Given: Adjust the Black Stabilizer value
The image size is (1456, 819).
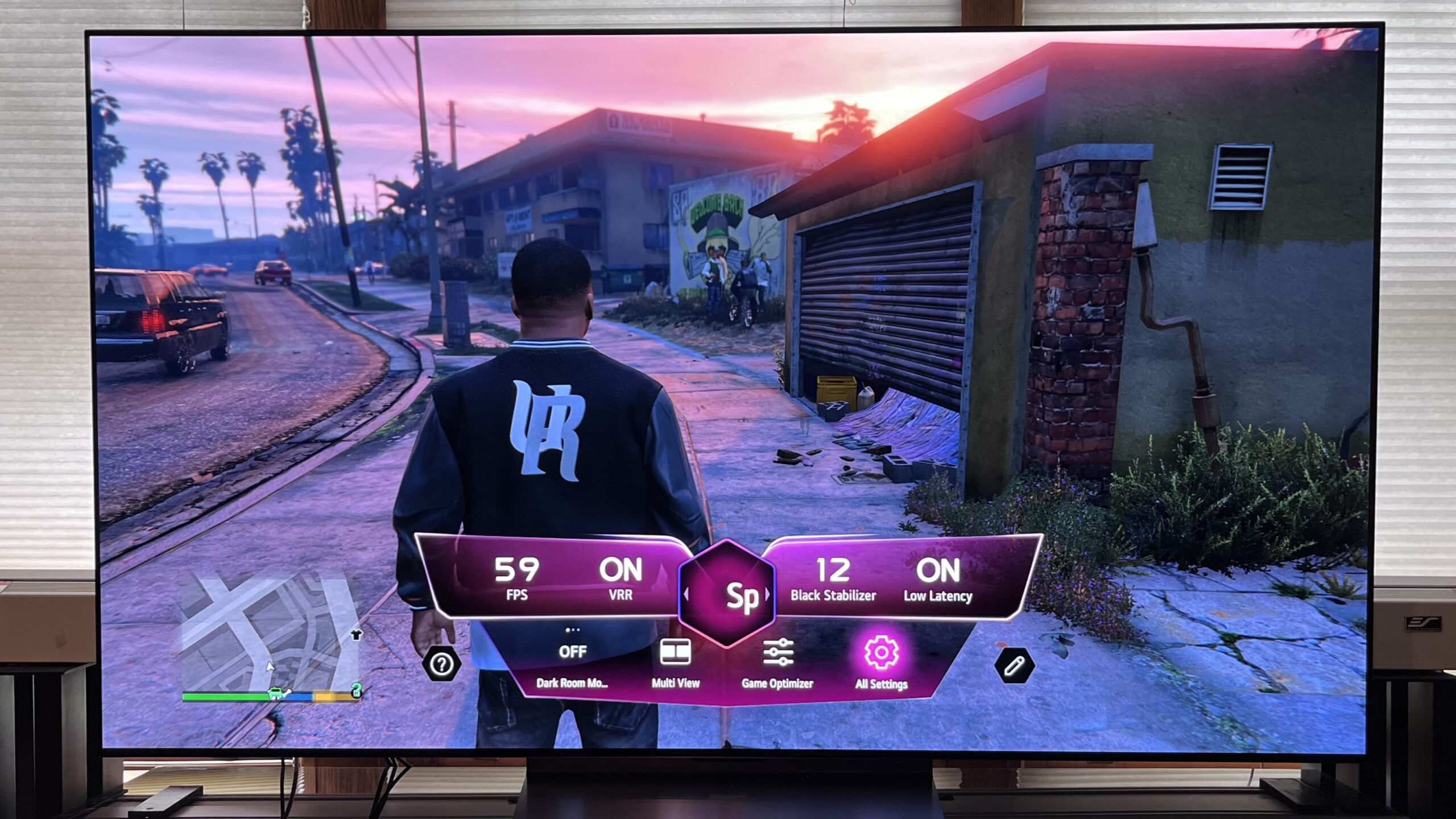Looking at the screenshot, I should [x=833, y=578].
